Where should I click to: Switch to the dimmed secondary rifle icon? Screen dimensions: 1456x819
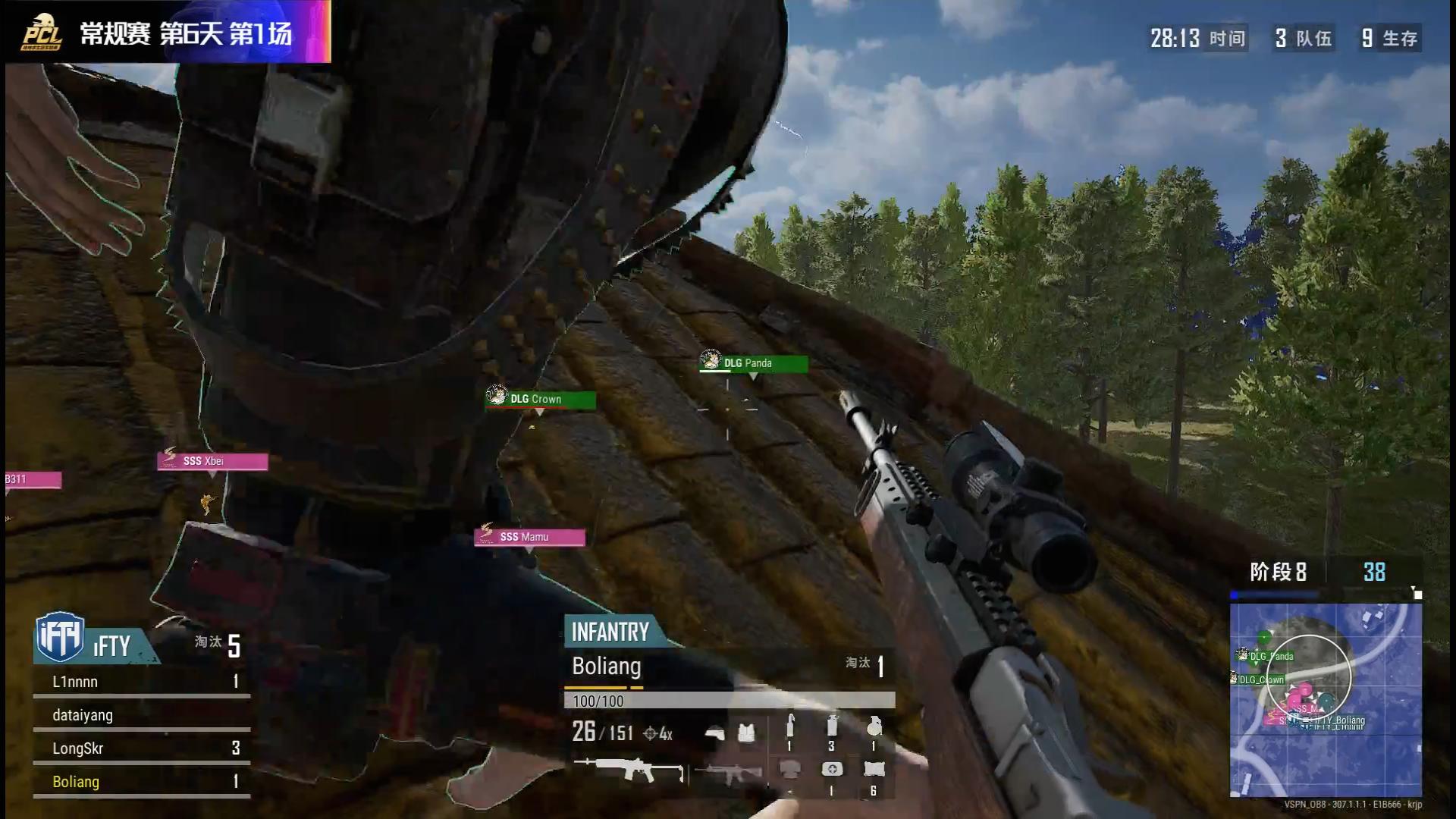727,773
